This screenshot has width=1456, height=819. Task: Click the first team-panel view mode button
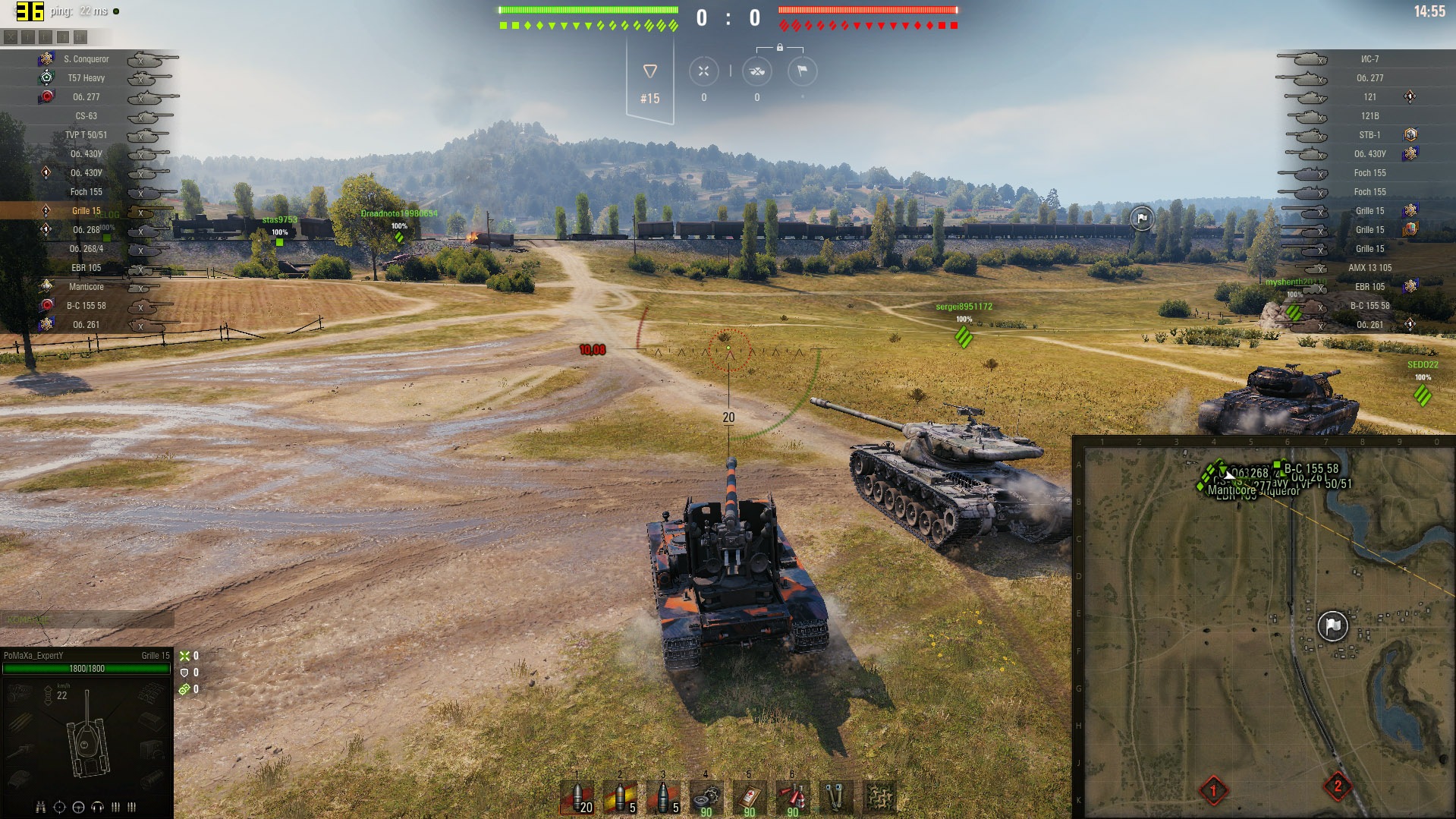[11, 36]
